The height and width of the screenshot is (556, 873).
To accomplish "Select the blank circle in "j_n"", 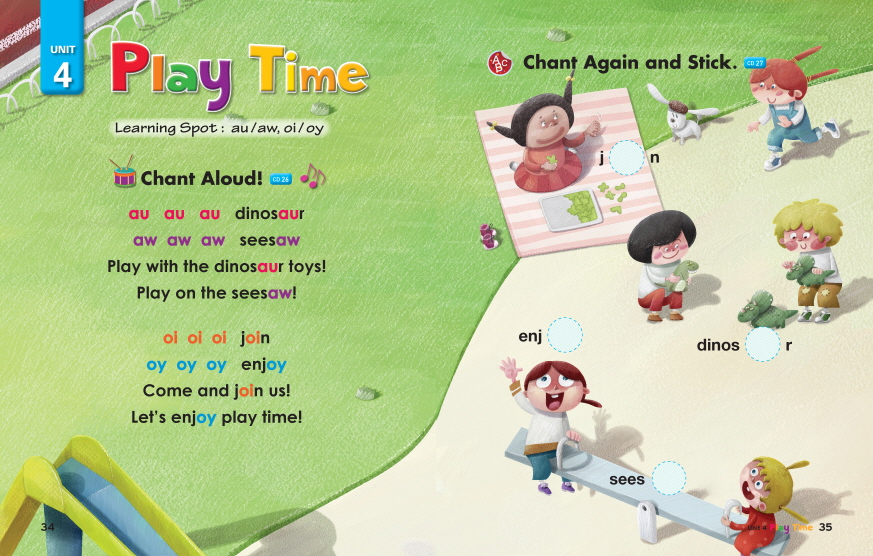I will tap(627, 158).
